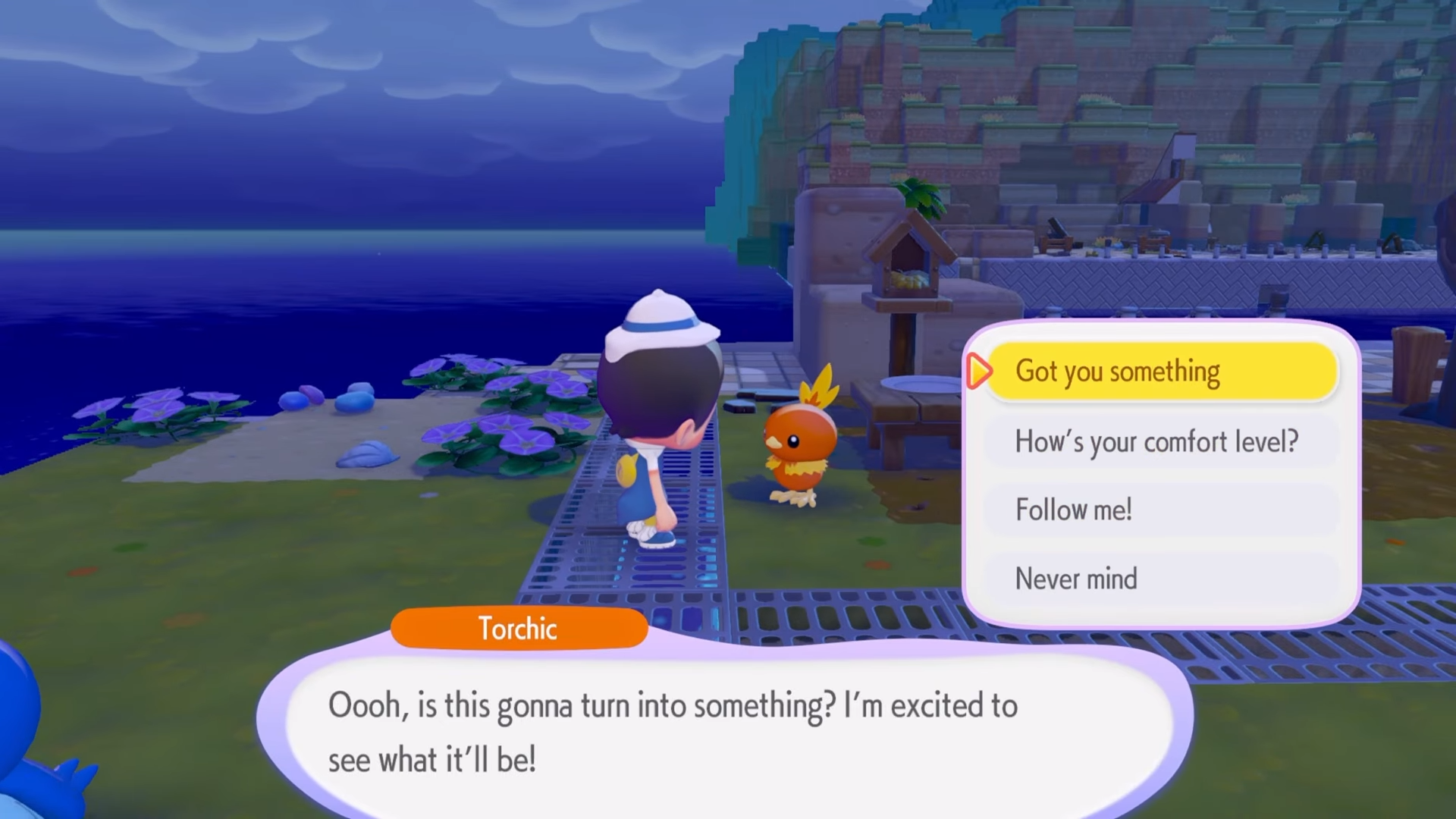Select the "Follow me!" reply
Viewport: 1456px width, 819px height.
pos(1160,510)
